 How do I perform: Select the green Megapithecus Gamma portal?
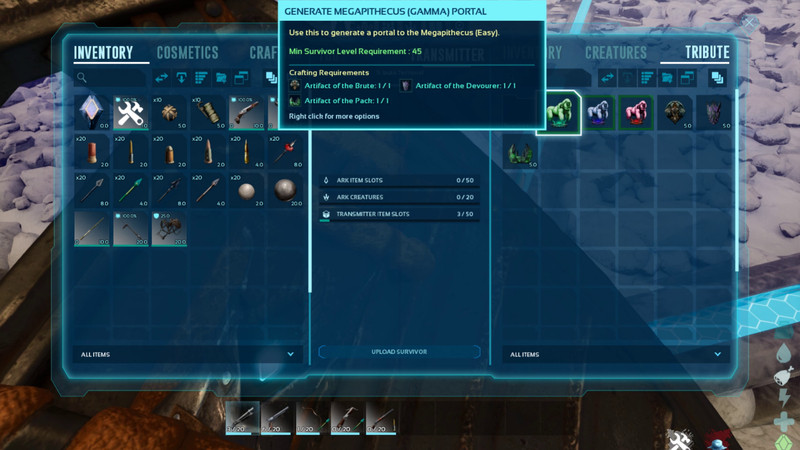click(559, 113)
